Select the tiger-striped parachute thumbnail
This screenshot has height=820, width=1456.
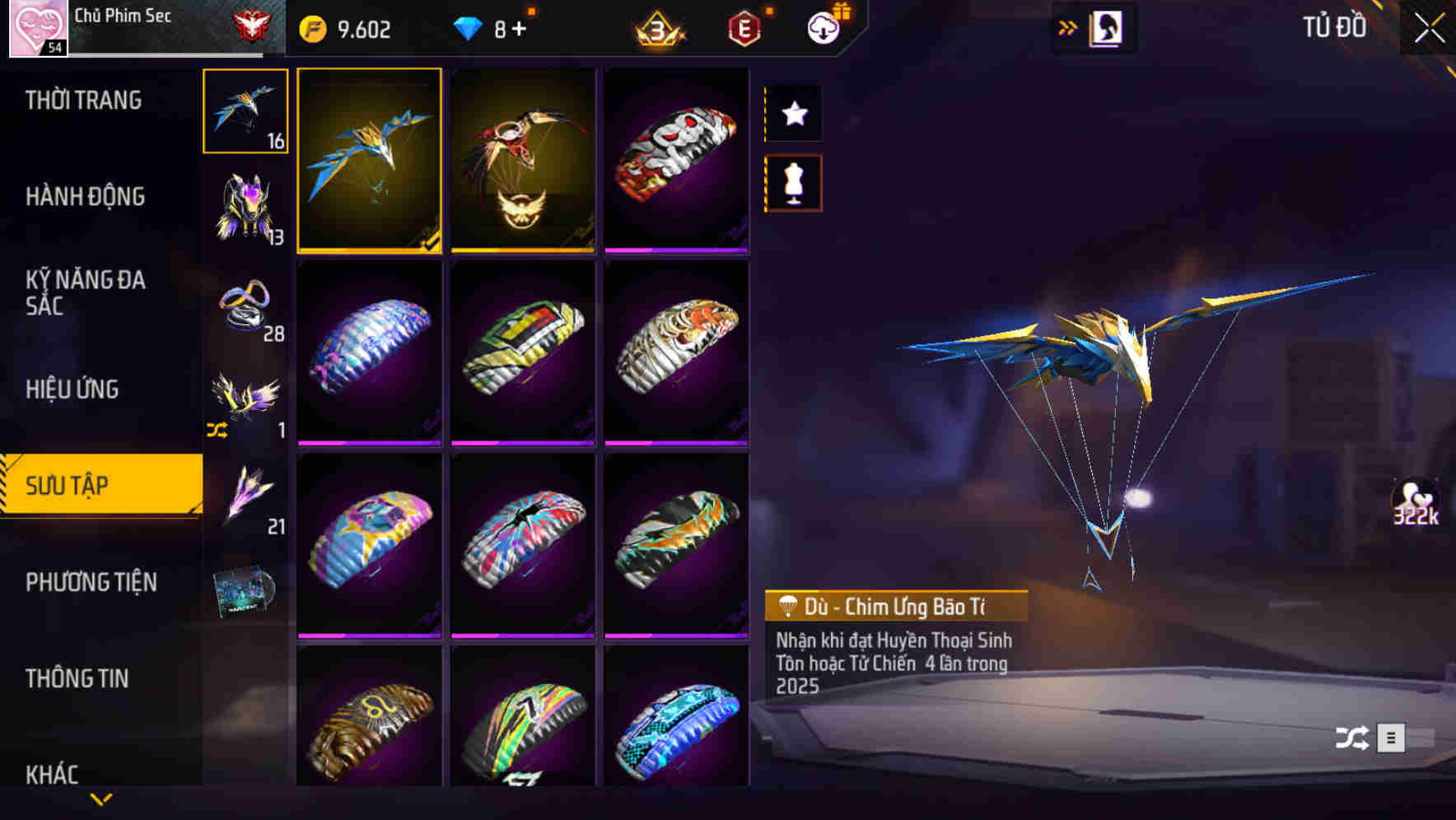pyautogui.click(x=677, y=356)
